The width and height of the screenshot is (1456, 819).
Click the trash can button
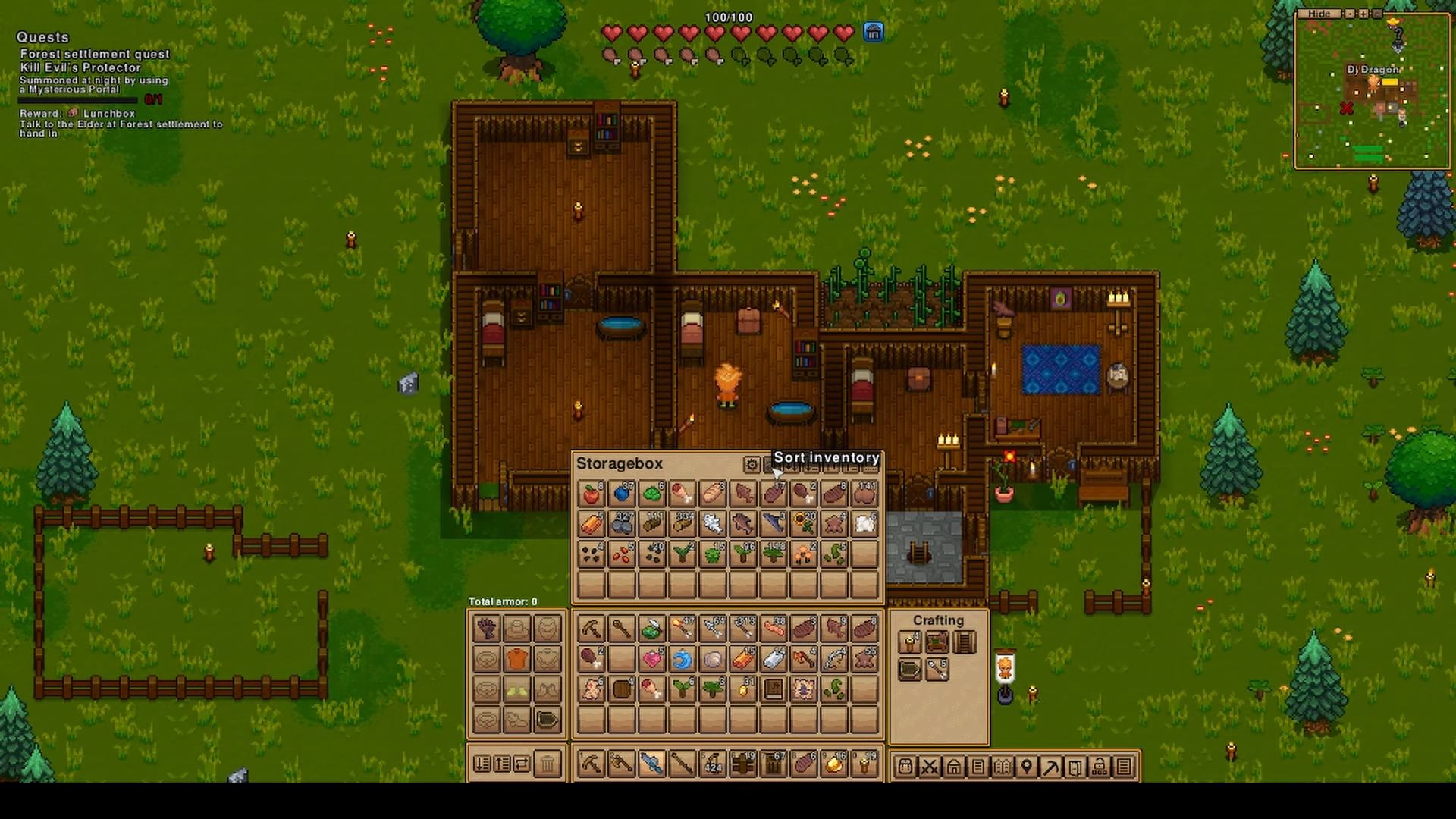[x=548, y=764]
